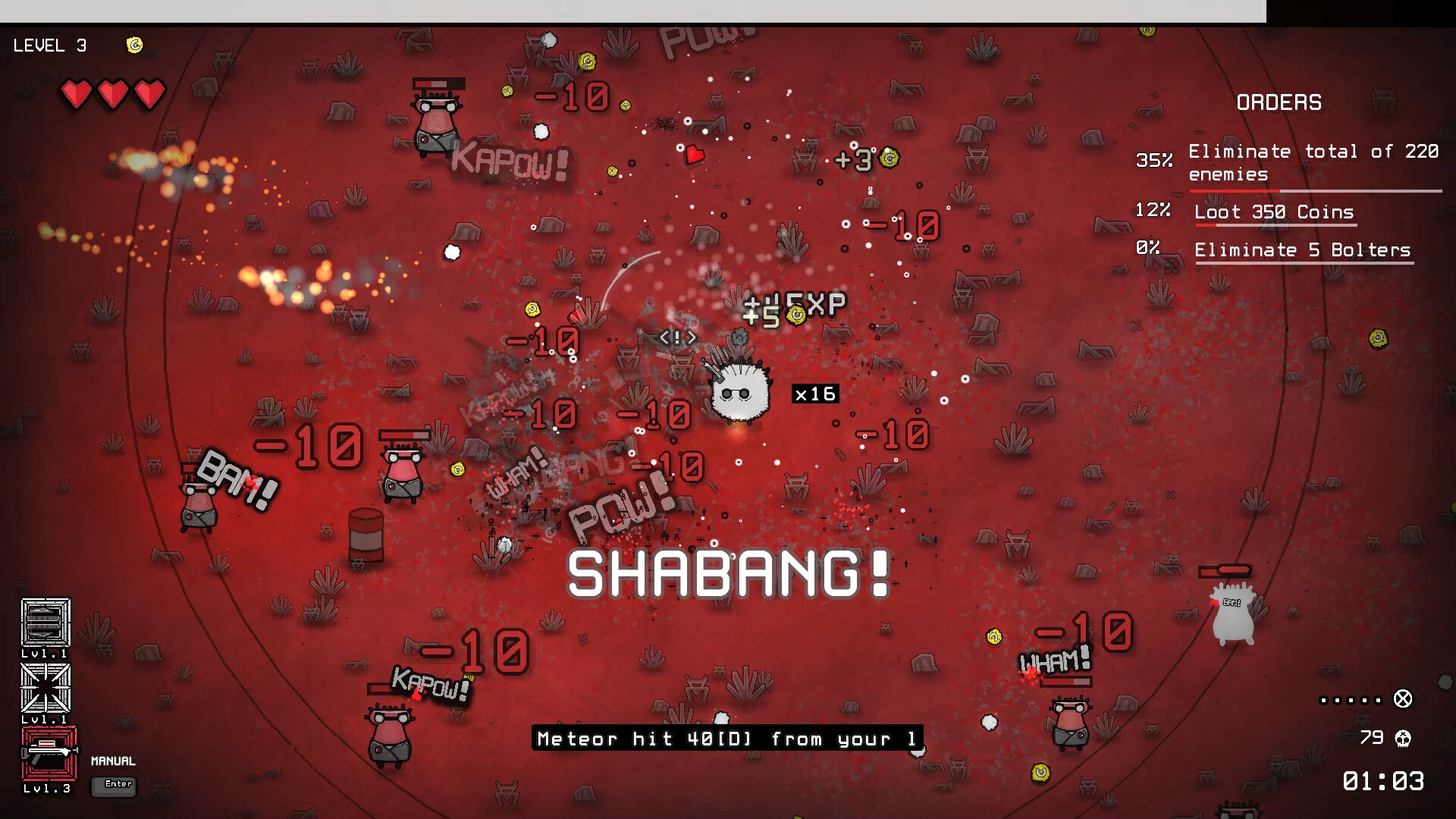
Task: Expand the Loot 350 Coins objective
Action: coord(1276,212)
